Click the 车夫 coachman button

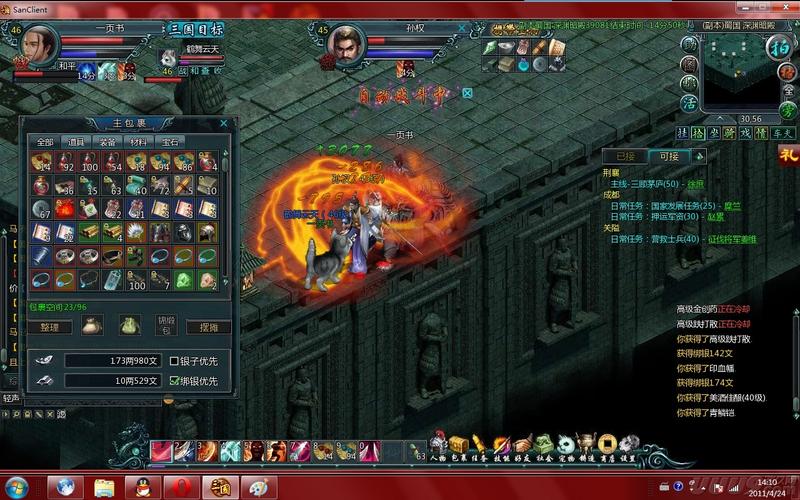pyautogui.click(x=787, y=132)
